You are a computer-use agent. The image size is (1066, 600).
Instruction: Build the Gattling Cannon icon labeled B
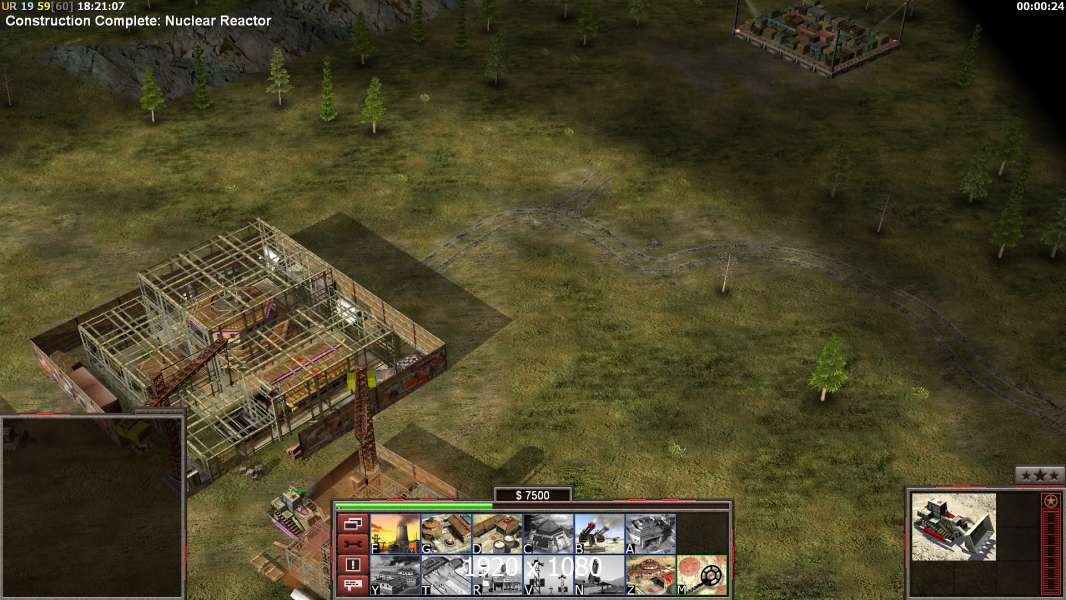point(599,534)
